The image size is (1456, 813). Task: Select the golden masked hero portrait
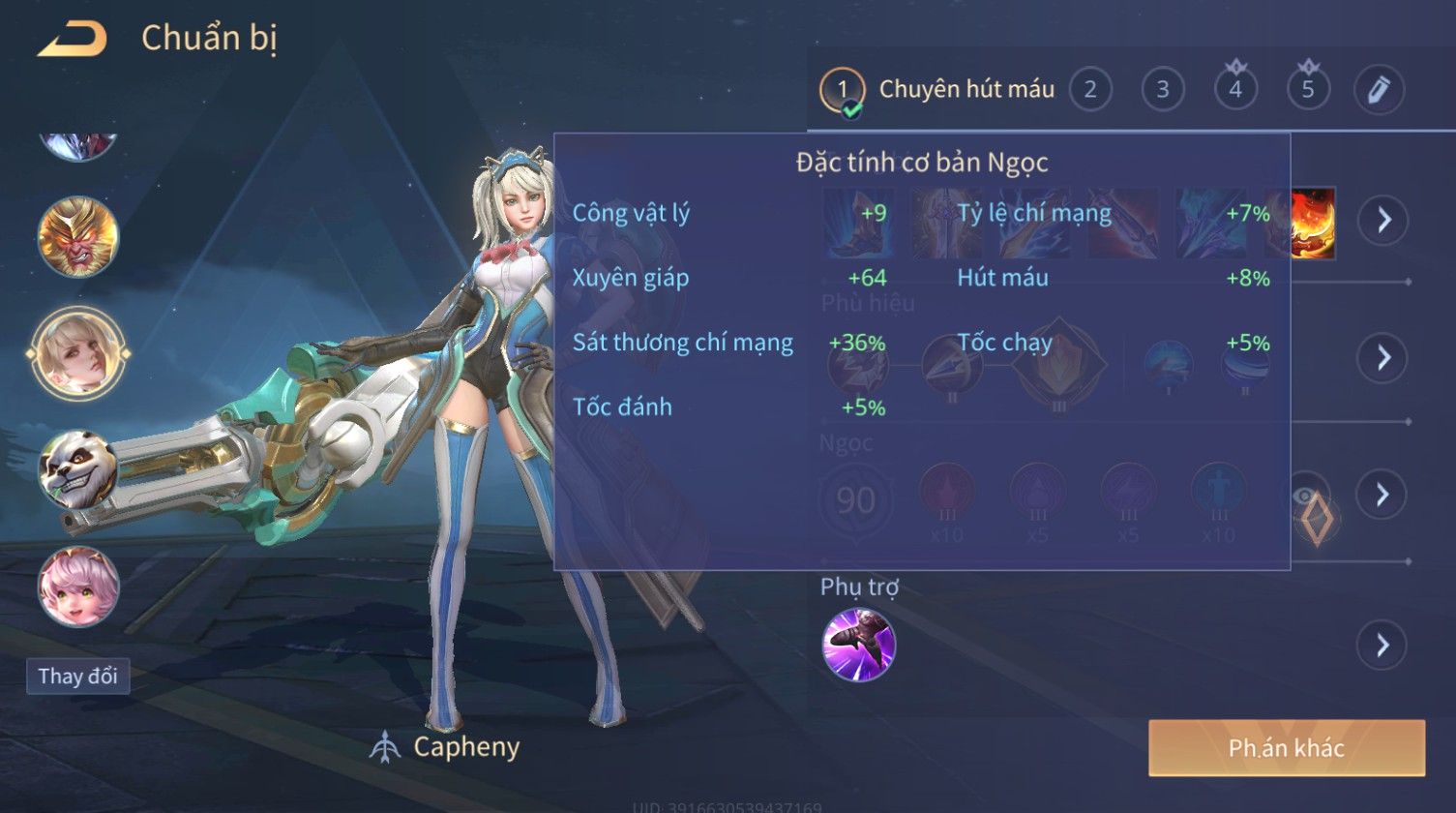click(x=78, y=237)
